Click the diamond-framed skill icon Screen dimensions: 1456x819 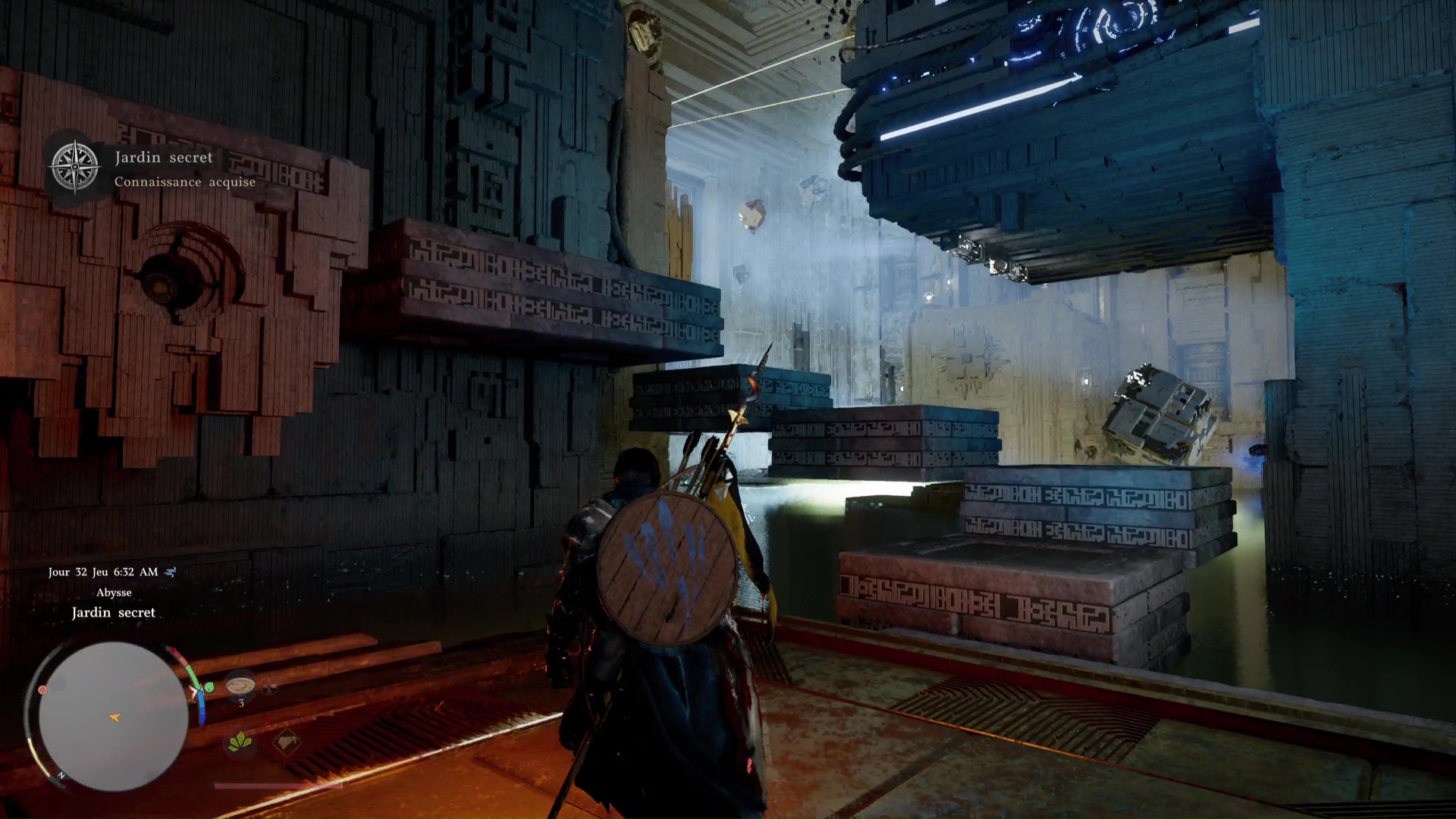286,741
